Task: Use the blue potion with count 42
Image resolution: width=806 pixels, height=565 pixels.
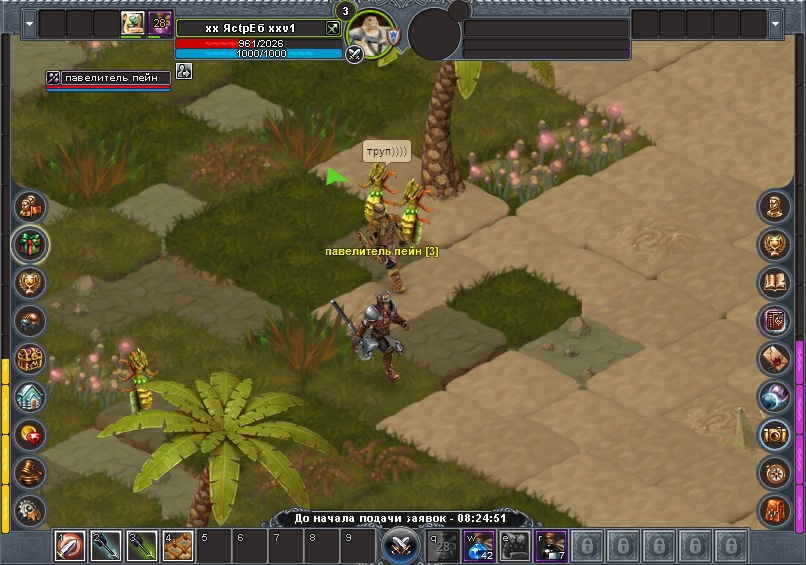Action: (481, 546)
